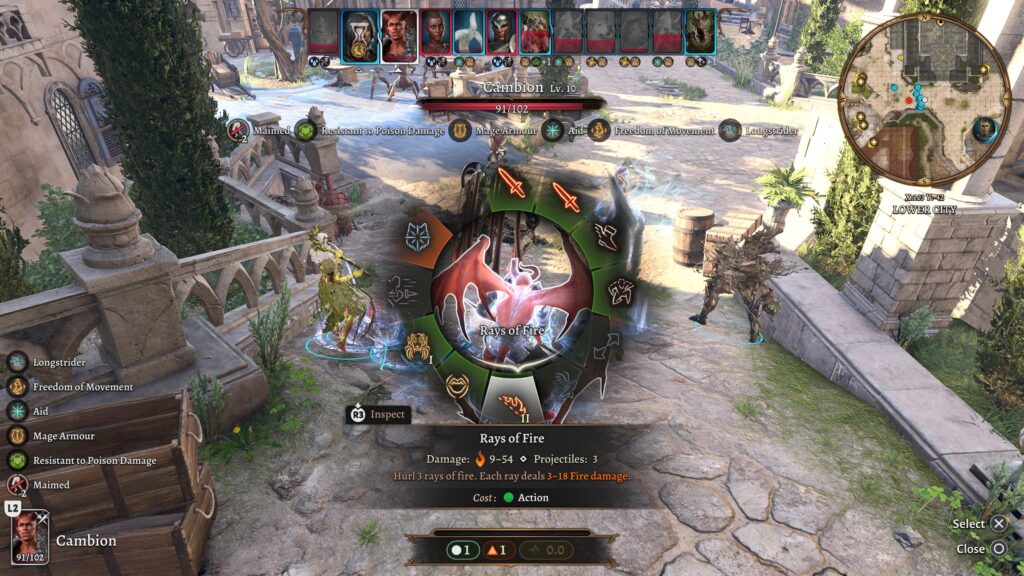Click the Cambion portrait beside its name
This screenshot has width=1024, height=576.
[x=30, y=536]
